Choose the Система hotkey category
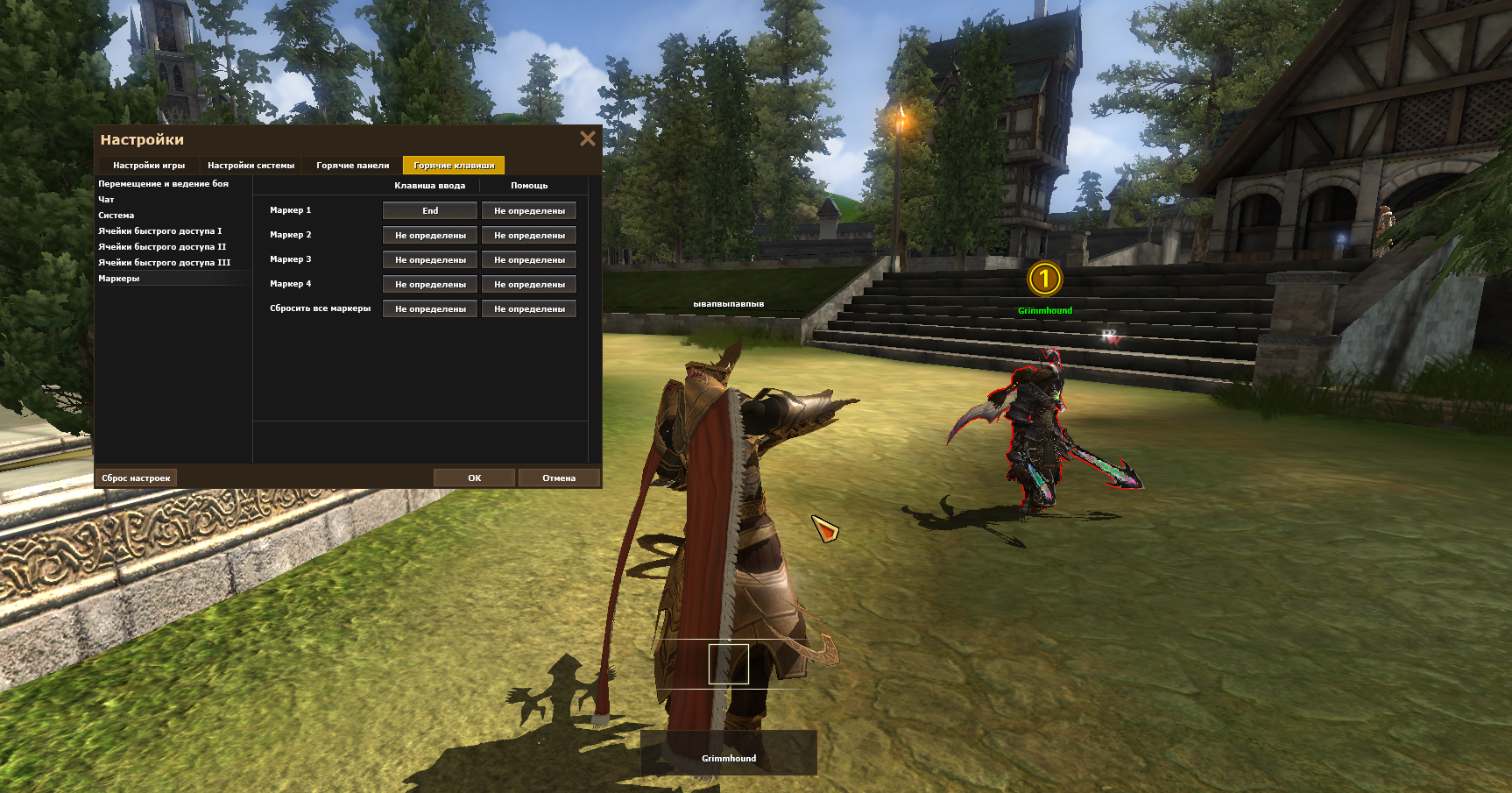This screenshot has width=1512, height=793. 117,216
